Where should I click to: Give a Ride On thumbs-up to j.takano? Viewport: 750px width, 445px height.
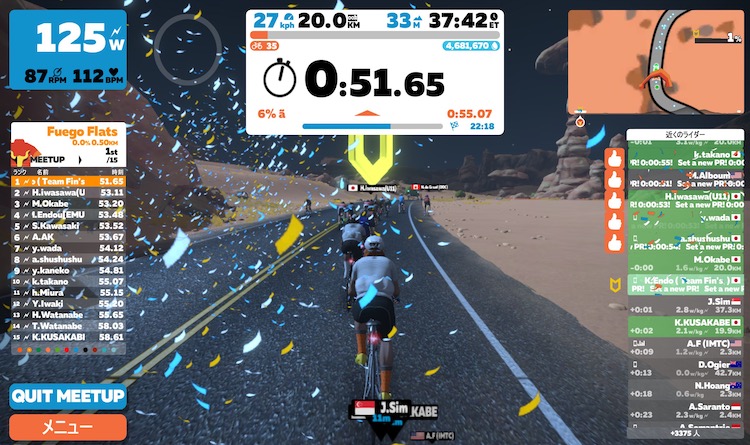(614, 158)
